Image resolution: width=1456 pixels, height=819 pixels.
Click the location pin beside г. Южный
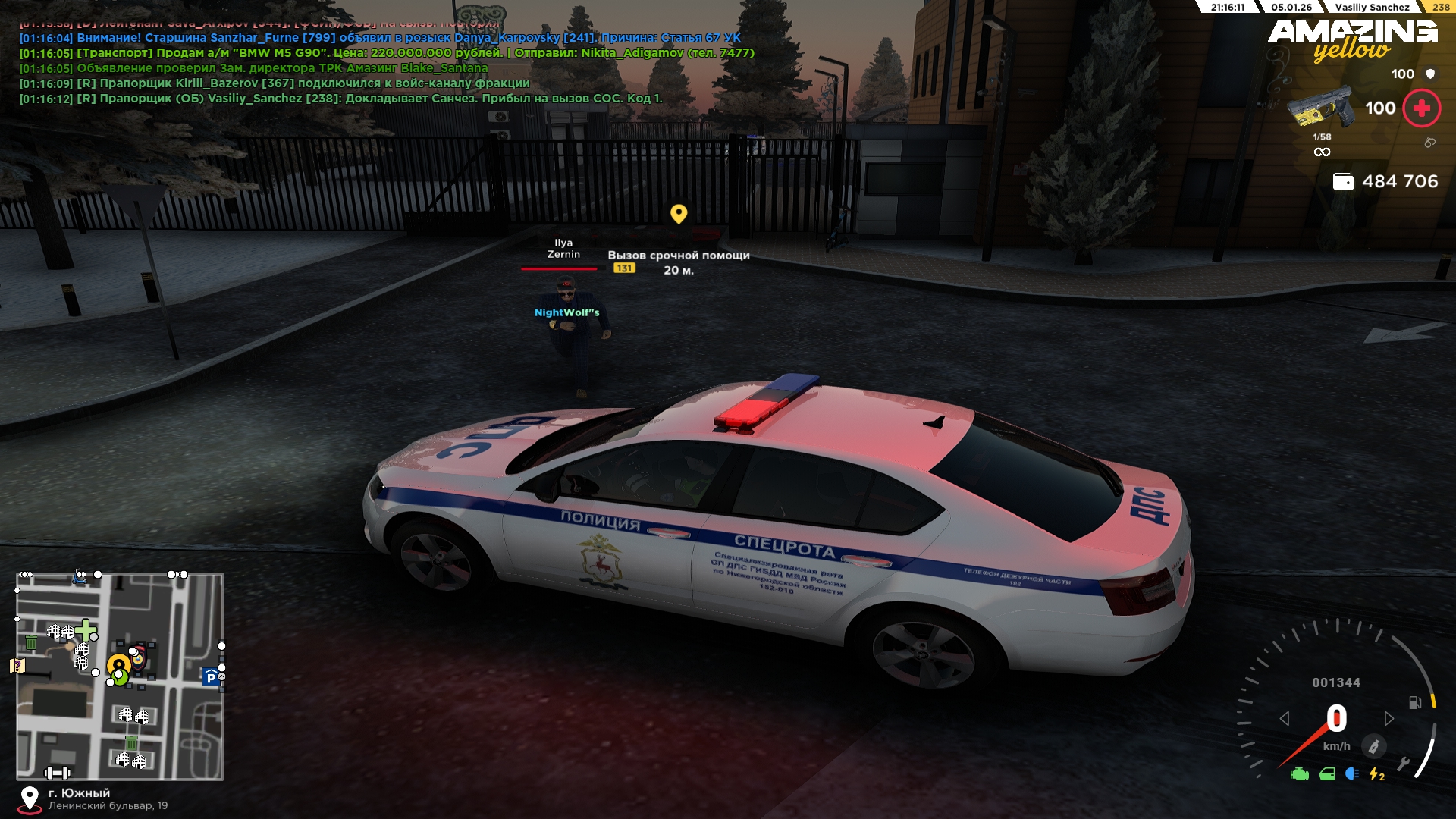click(x=30, y=799)
